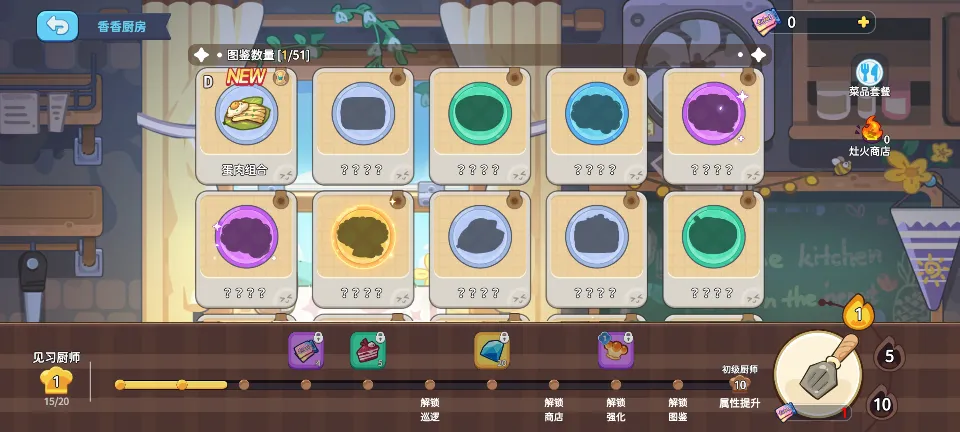Viewport: 960px width, 432px height.
Task: Cook with the spatula button
Action: tap(818, 375)
